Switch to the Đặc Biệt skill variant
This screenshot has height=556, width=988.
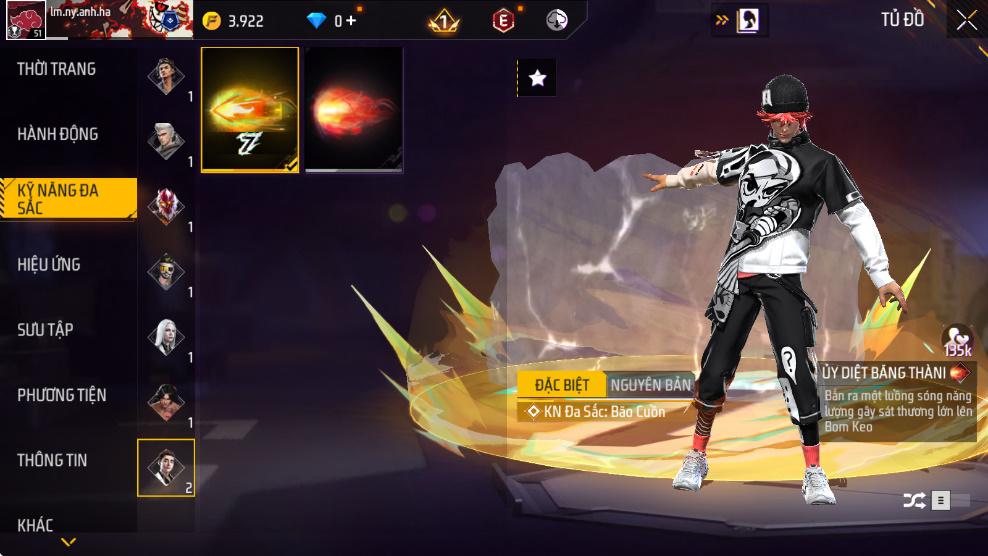coord(562,385)
